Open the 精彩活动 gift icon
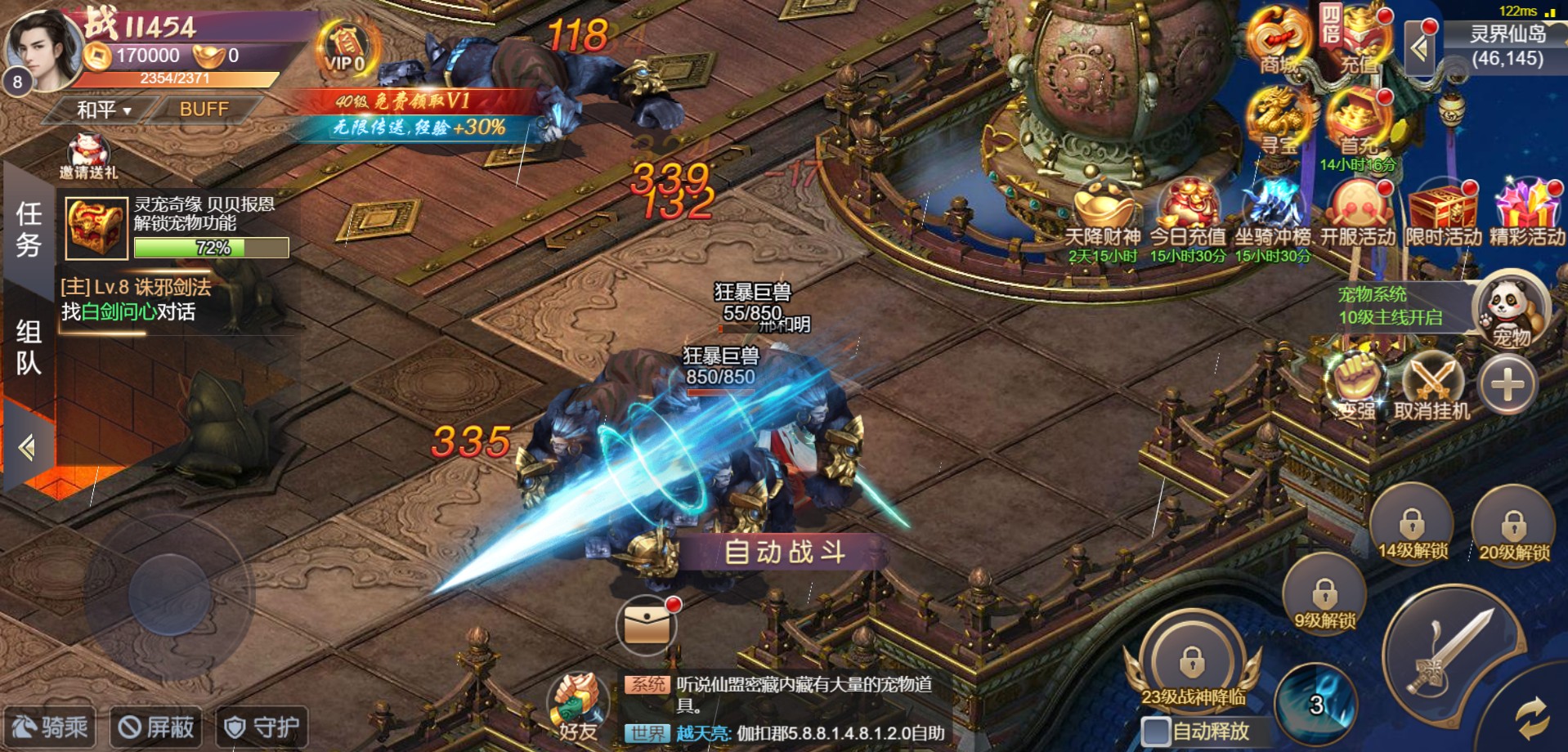Viewport: 1568px width, 752px height. pos(1526,214)
